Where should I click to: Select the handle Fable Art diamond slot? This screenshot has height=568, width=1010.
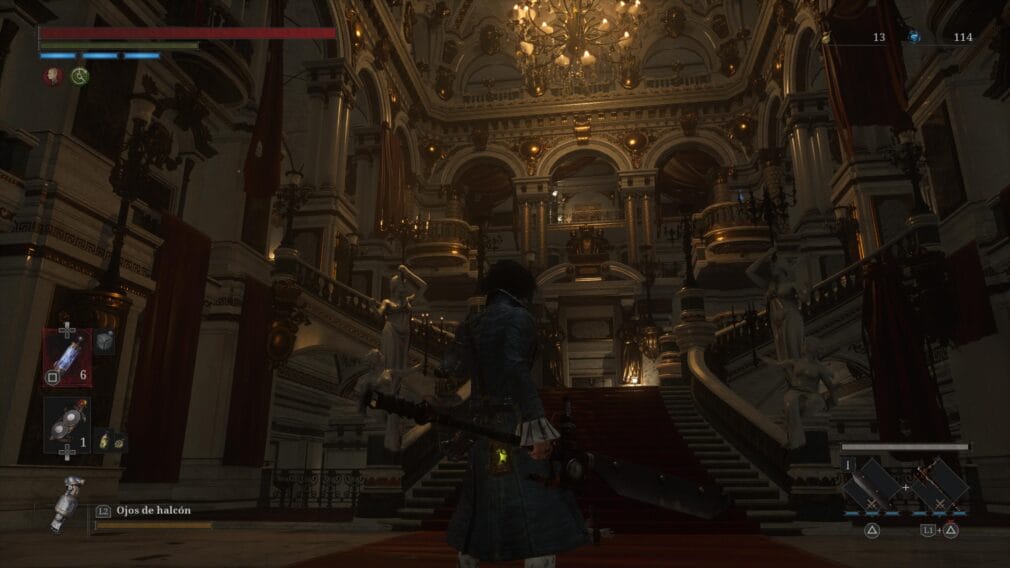[939, 485]
